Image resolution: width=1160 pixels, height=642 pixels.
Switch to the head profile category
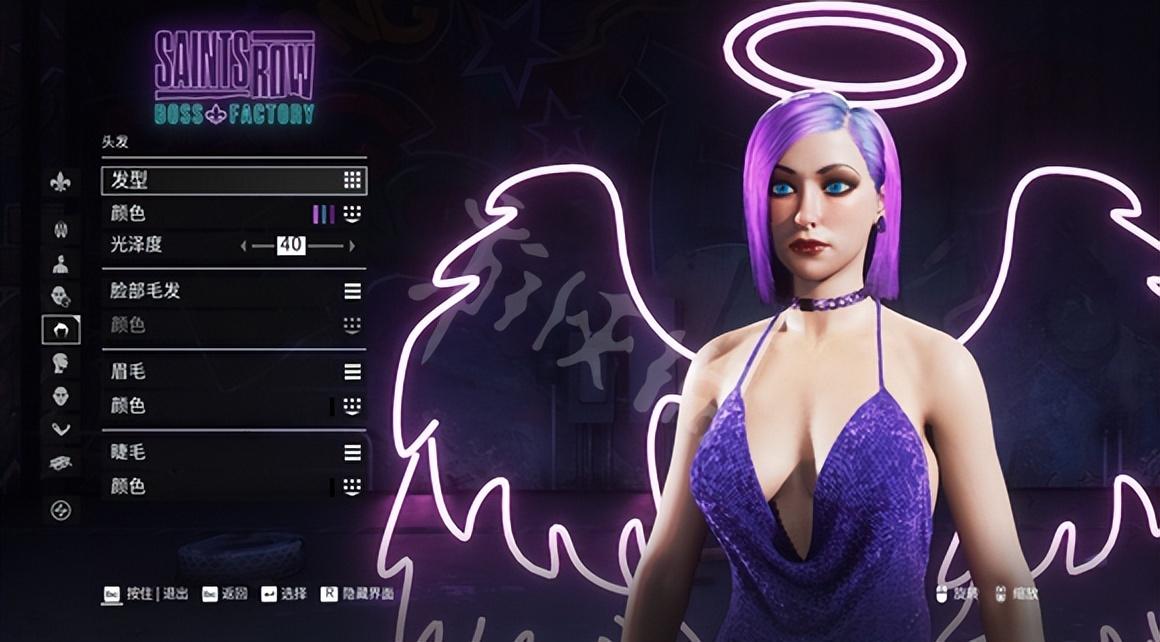[61, 362]
